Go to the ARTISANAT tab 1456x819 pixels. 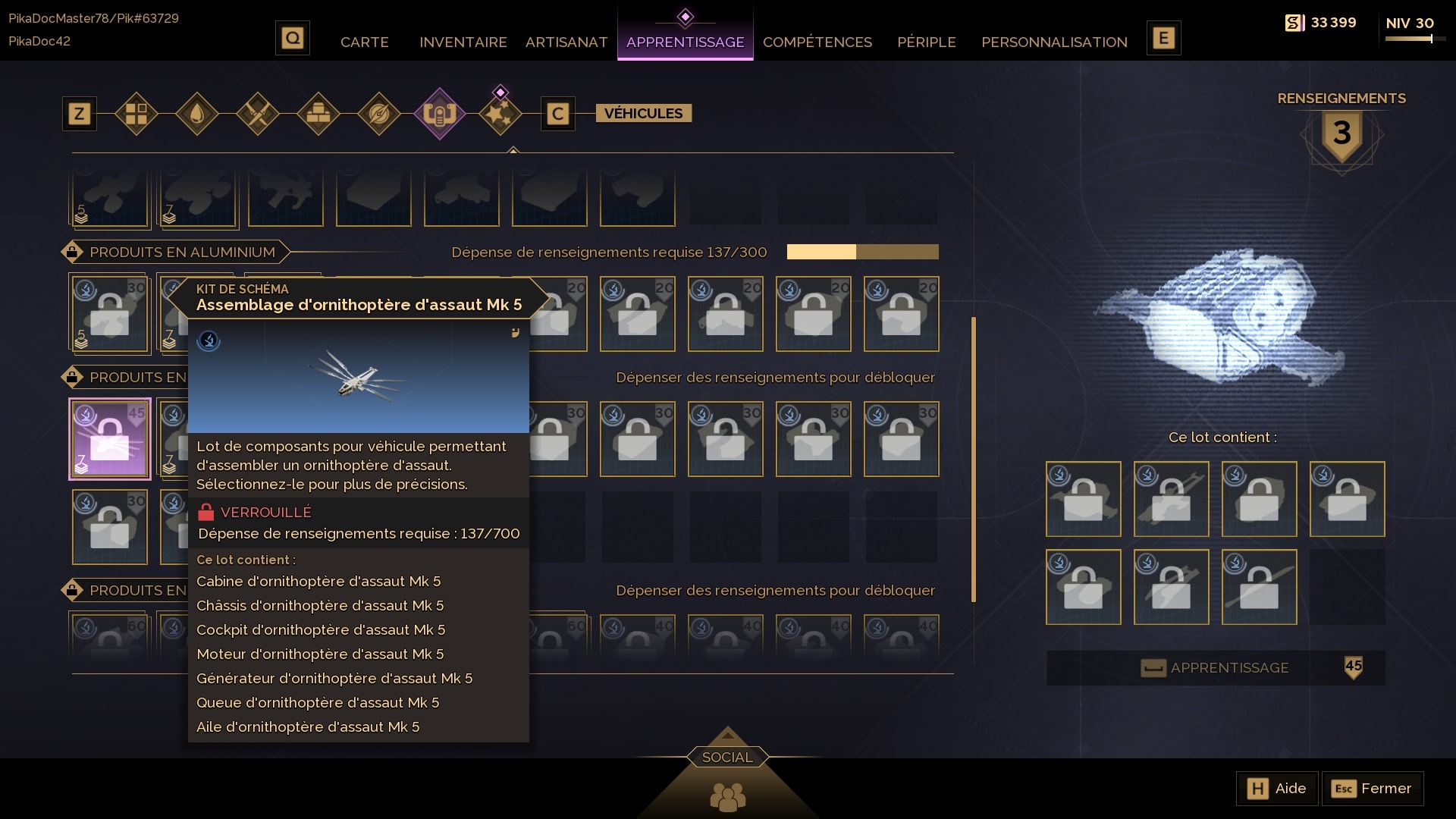coord(566,42)
